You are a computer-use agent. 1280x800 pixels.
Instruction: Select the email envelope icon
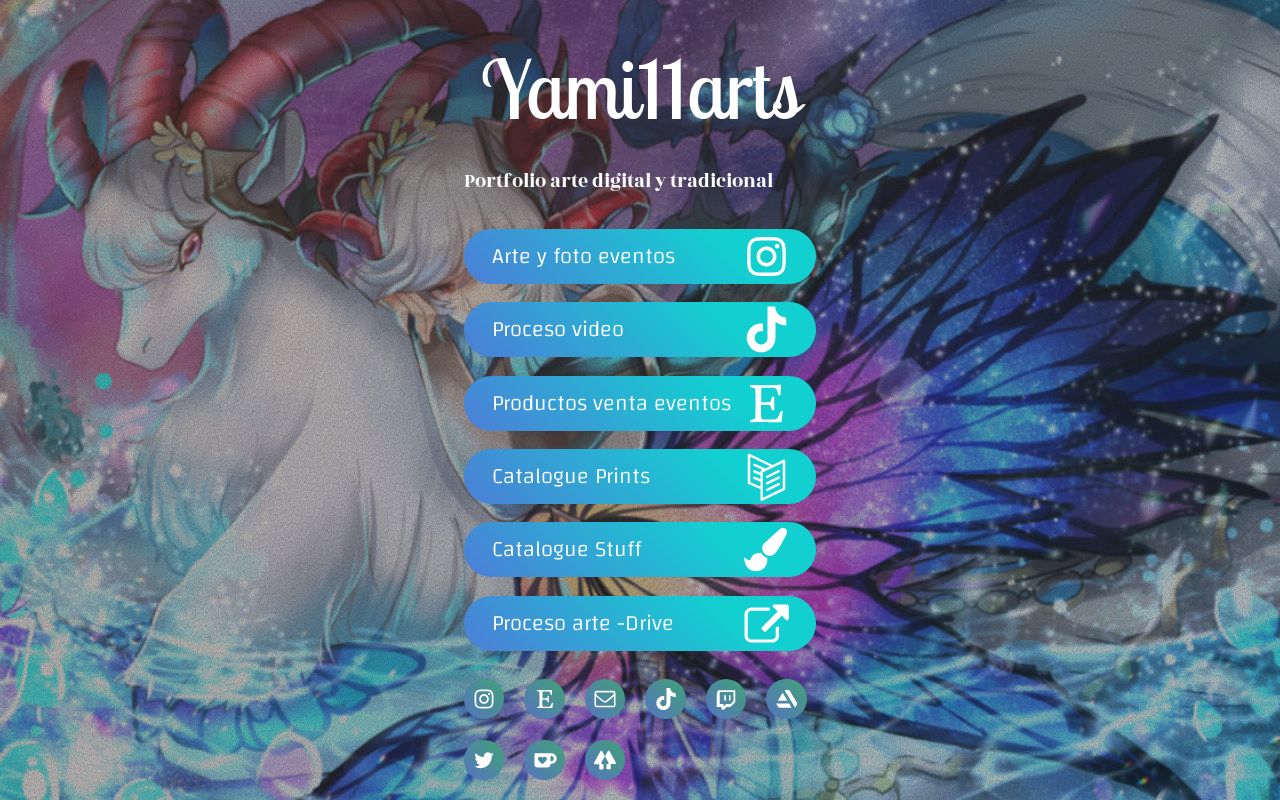tap(605, 699)
